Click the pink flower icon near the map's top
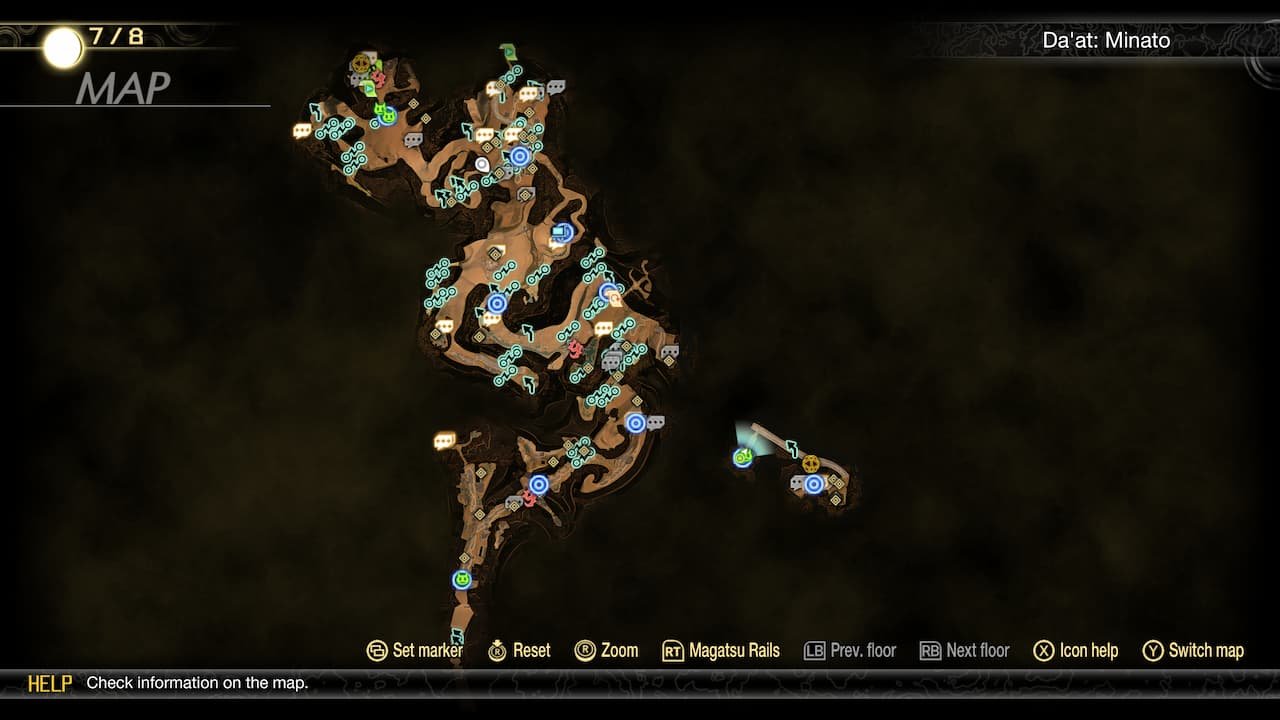The height and width of the screenshot is (720, 1280). click(x=379, y=78)
